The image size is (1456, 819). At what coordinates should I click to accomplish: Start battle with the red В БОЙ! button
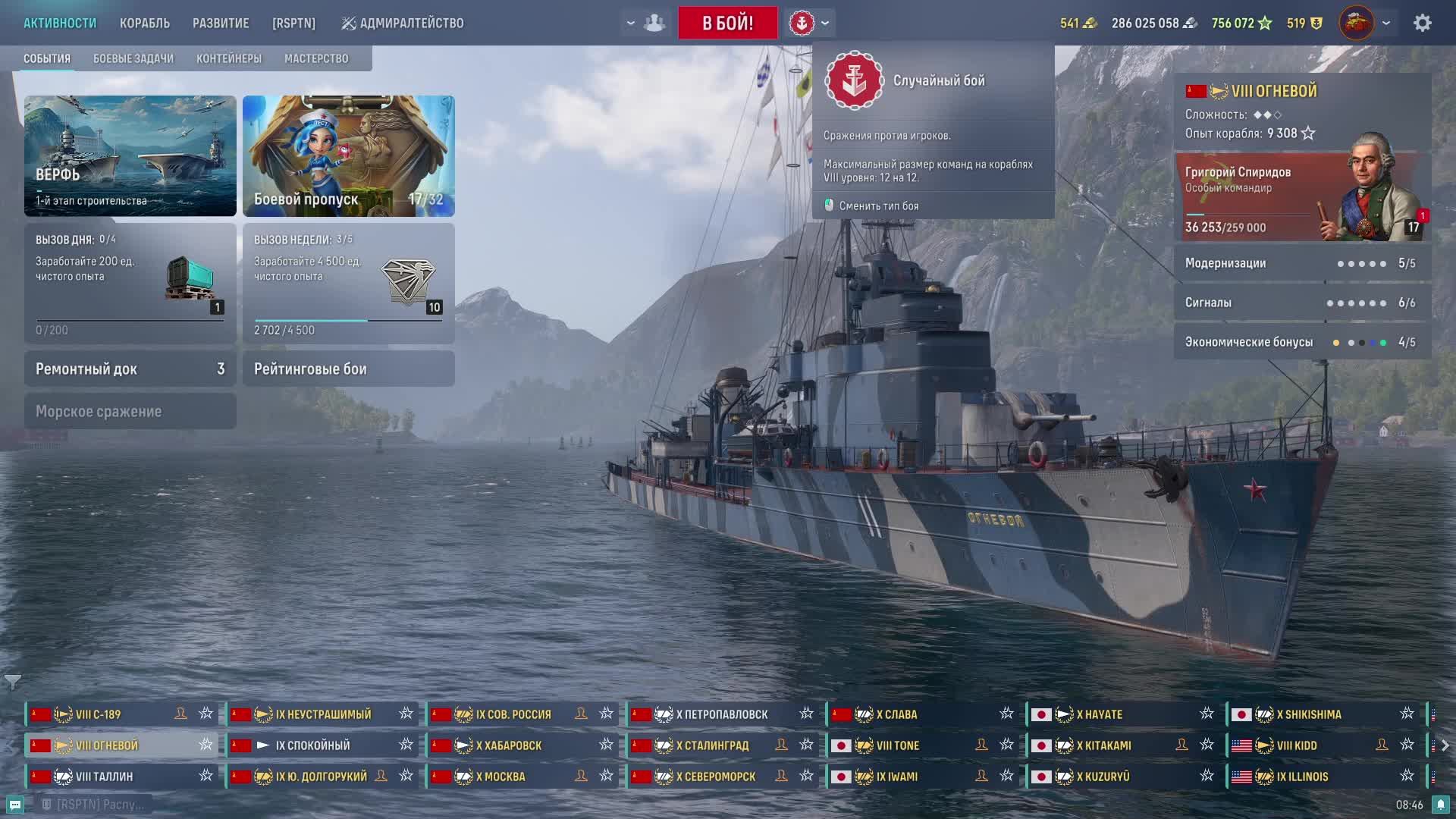point(727,23)
